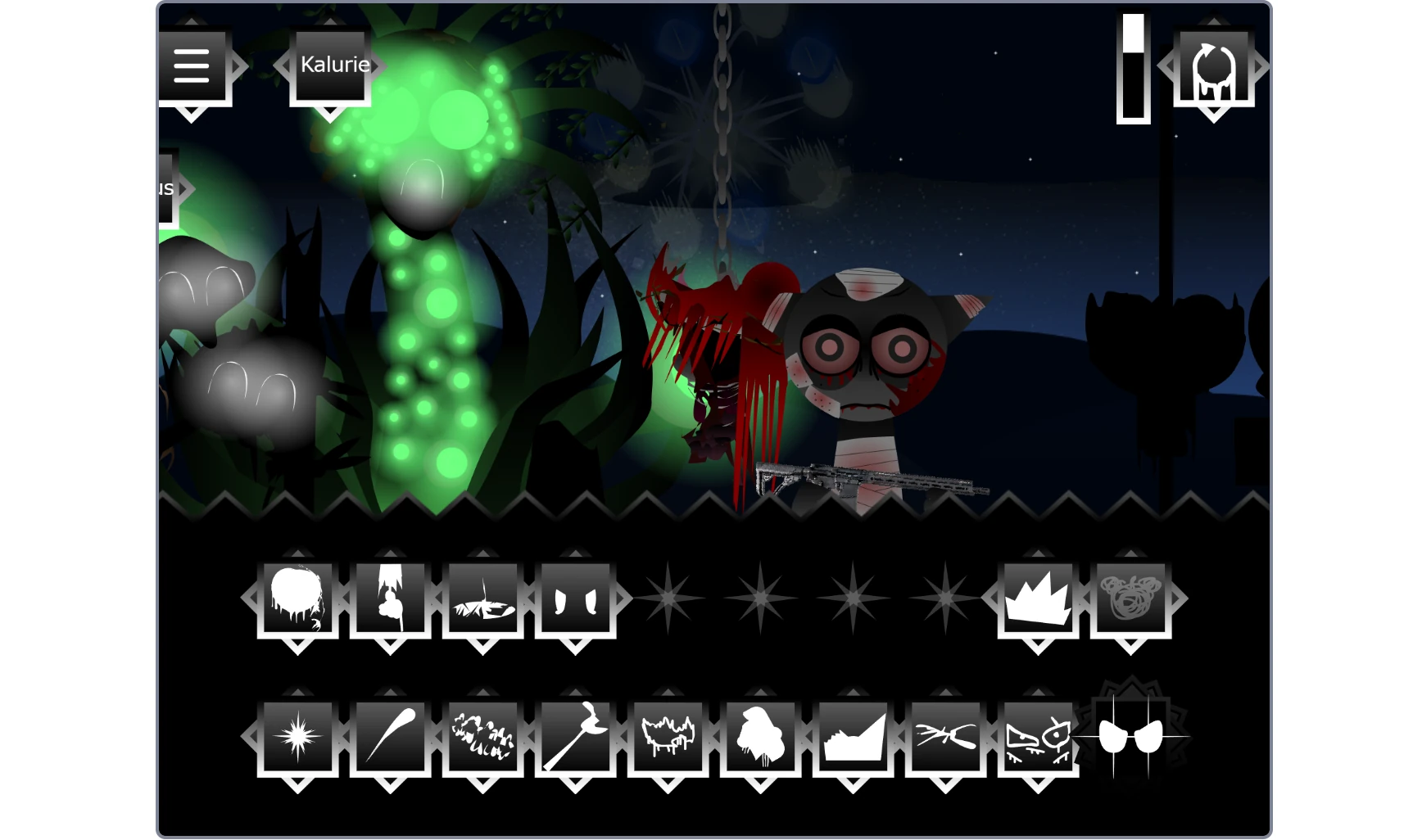Click the Kalurie name tag
Image resolution: width=1404 pixels, height=840 pixels.
[x=332, y=65]
